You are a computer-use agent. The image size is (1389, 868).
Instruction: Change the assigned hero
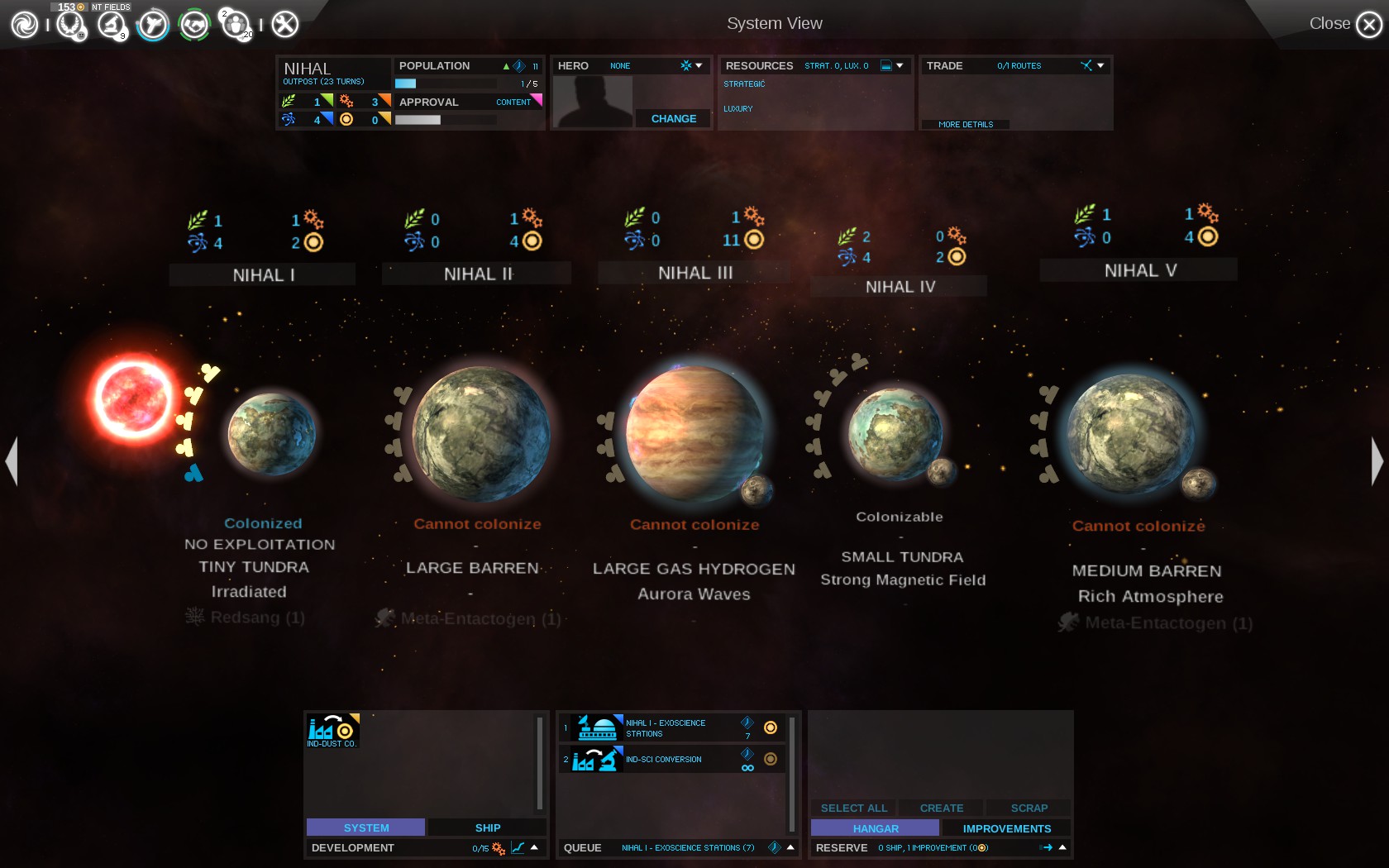[x=673, y=118]
